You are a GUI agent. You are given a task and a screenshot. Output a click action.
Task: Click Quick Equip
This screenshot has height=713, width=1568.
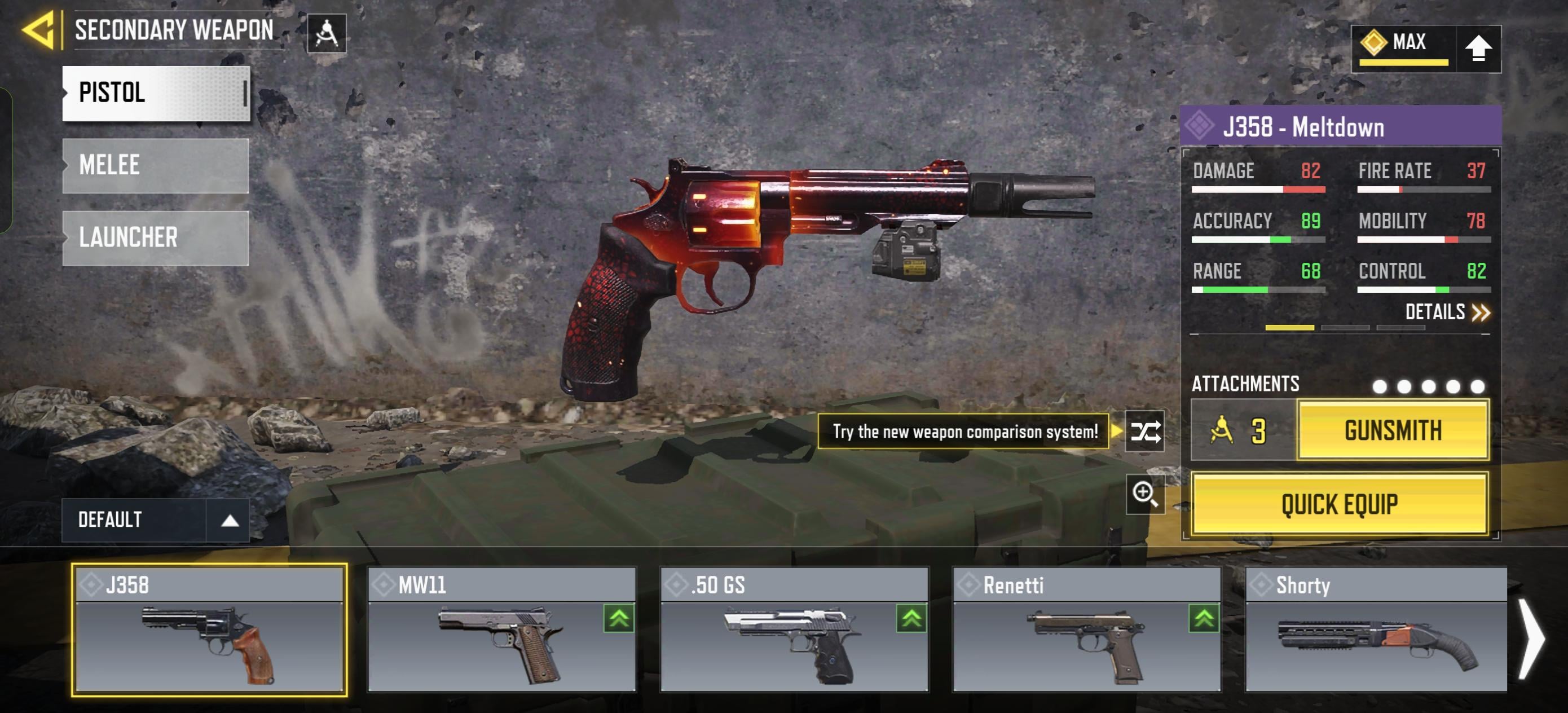point(1339,504)
